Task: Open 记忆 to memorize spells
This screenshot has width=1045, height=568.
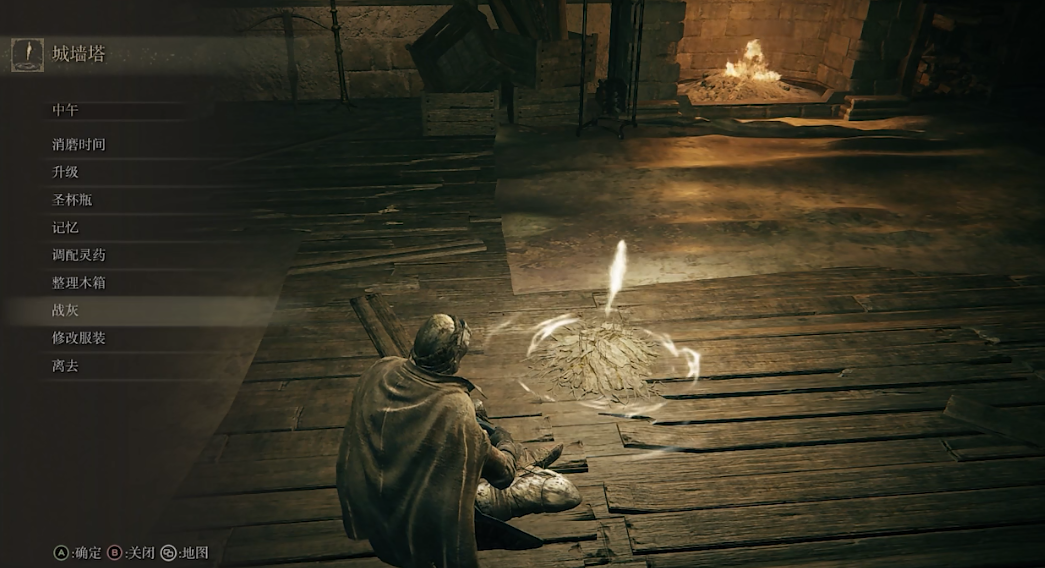Action: click(x=65, y=227)
